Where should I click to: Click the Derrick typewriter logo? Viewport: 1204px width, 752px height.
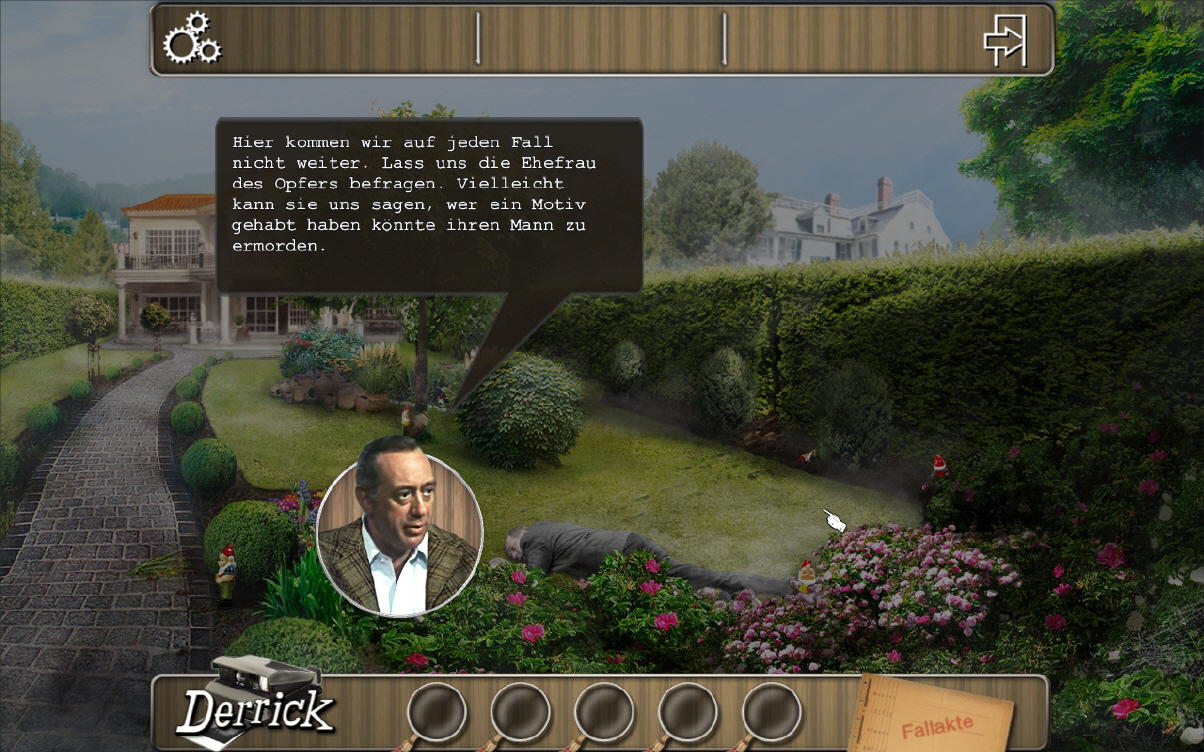pyautogui.click(x=256, y=704)
